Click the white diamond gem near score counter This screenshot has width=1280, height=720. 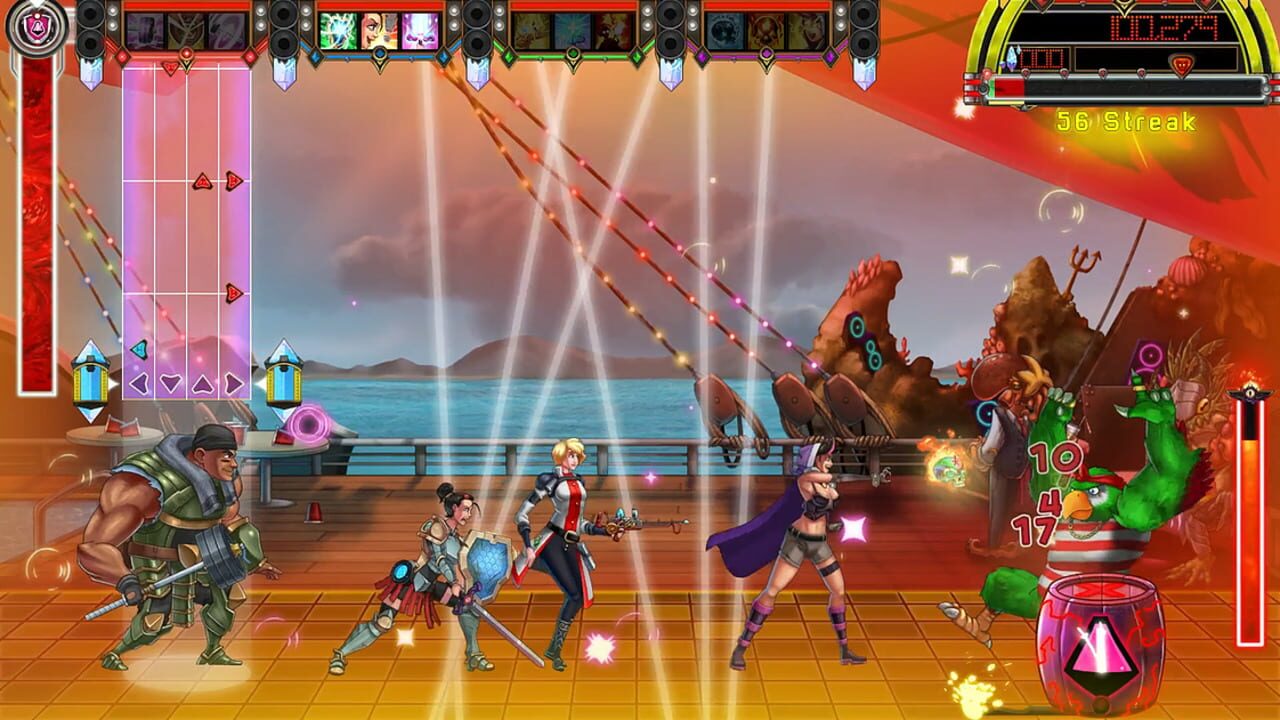click(1011, 58)
